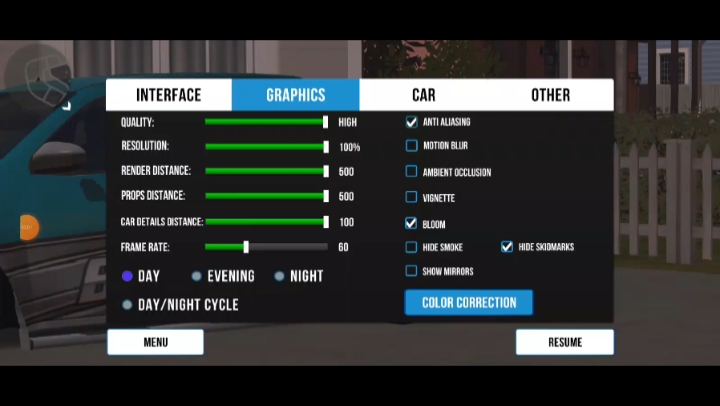Enable the Show Mirrors checkbox
The image size is (720, 406).
411,271
